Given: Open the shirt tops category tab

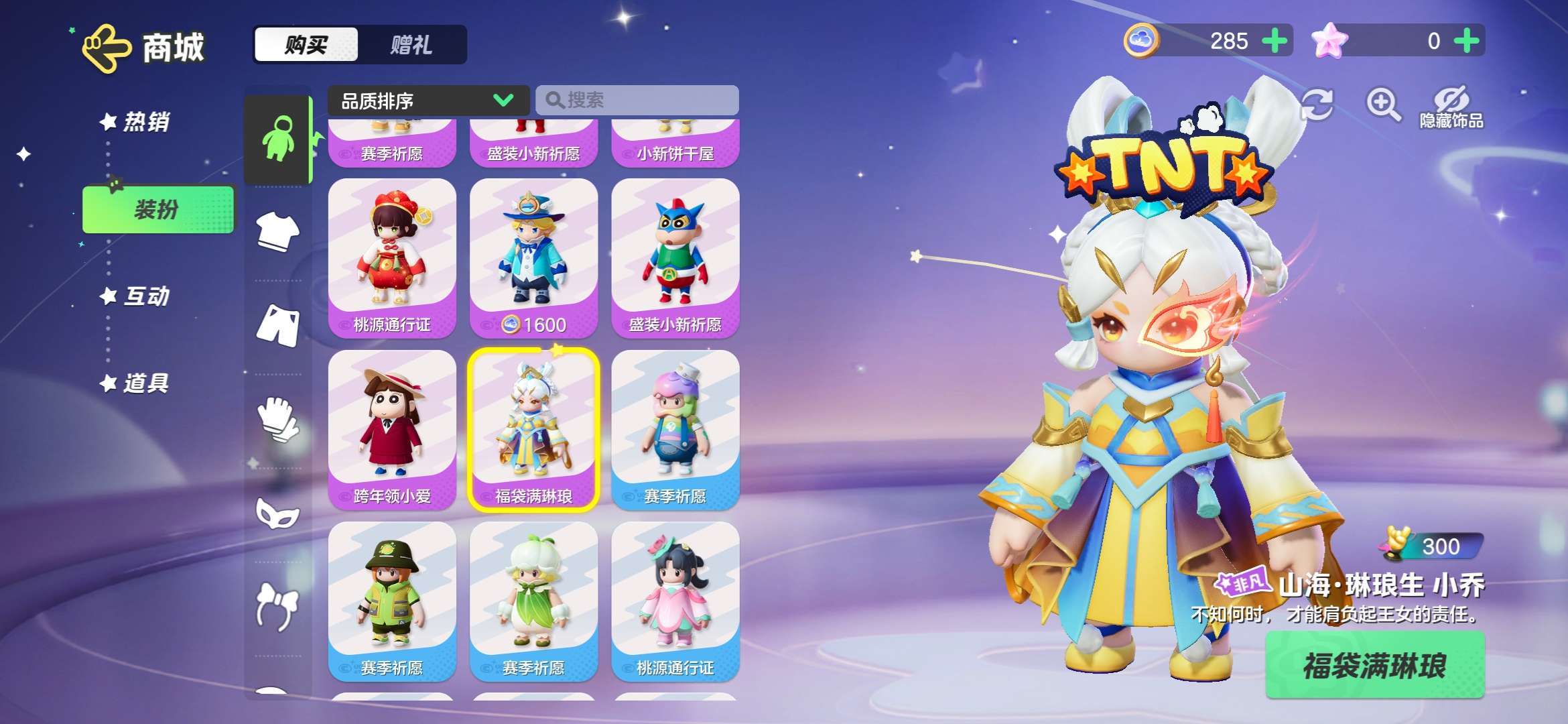Looking at the screenshot, I should [x=278, y=232].
